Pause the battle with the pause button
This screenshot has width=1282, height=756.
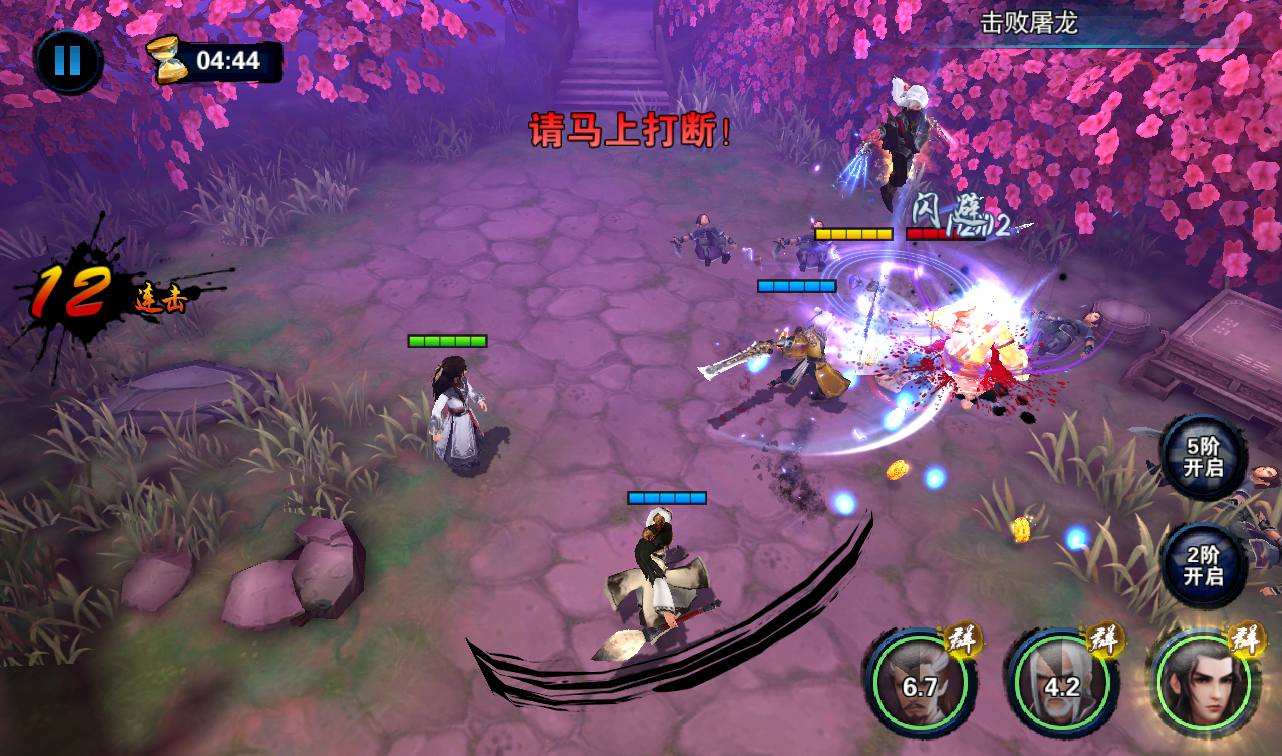click(68, 60)
